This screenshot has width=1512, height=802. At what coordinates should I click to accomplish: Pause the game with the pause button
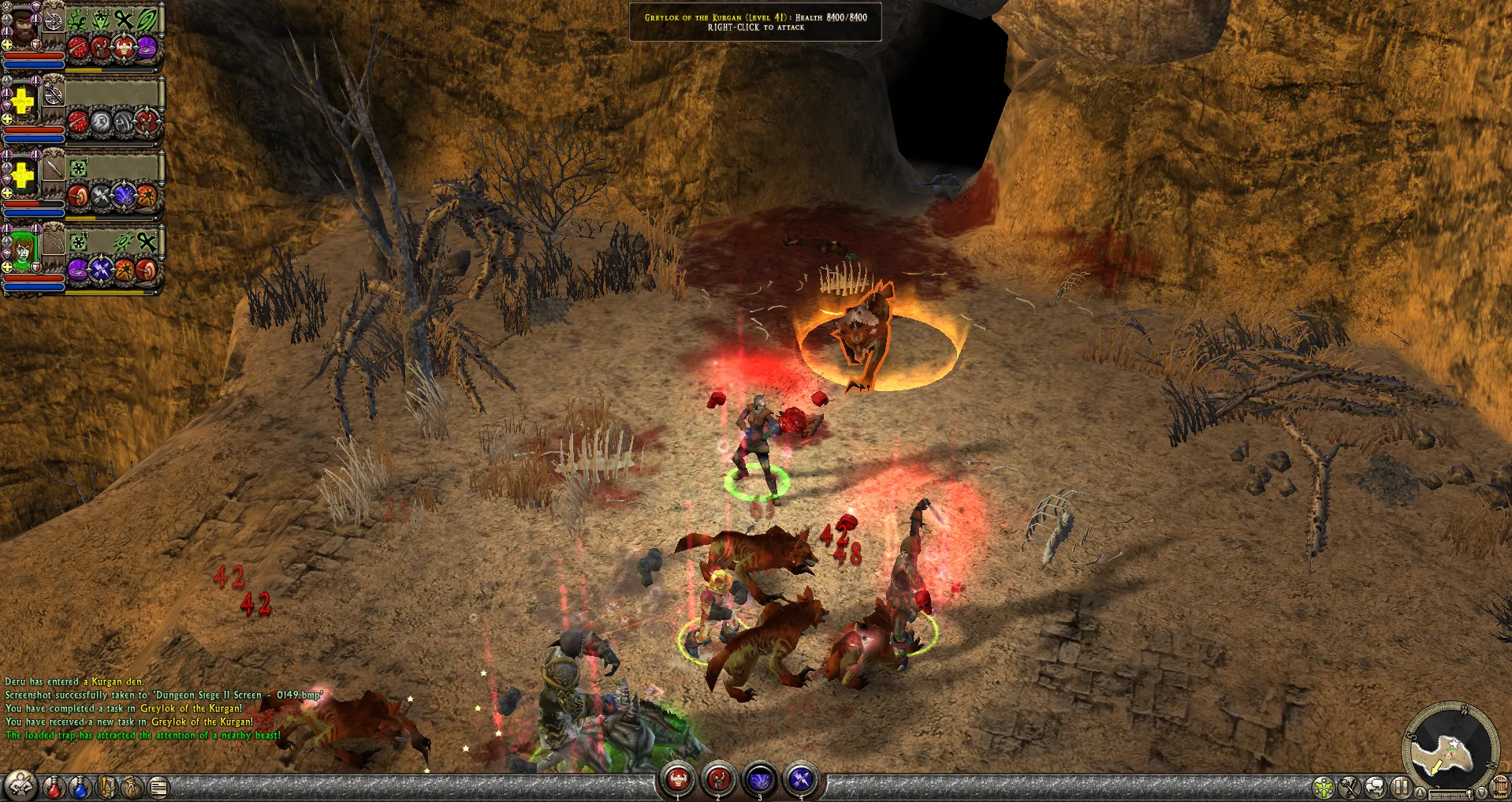[1401, 786]
